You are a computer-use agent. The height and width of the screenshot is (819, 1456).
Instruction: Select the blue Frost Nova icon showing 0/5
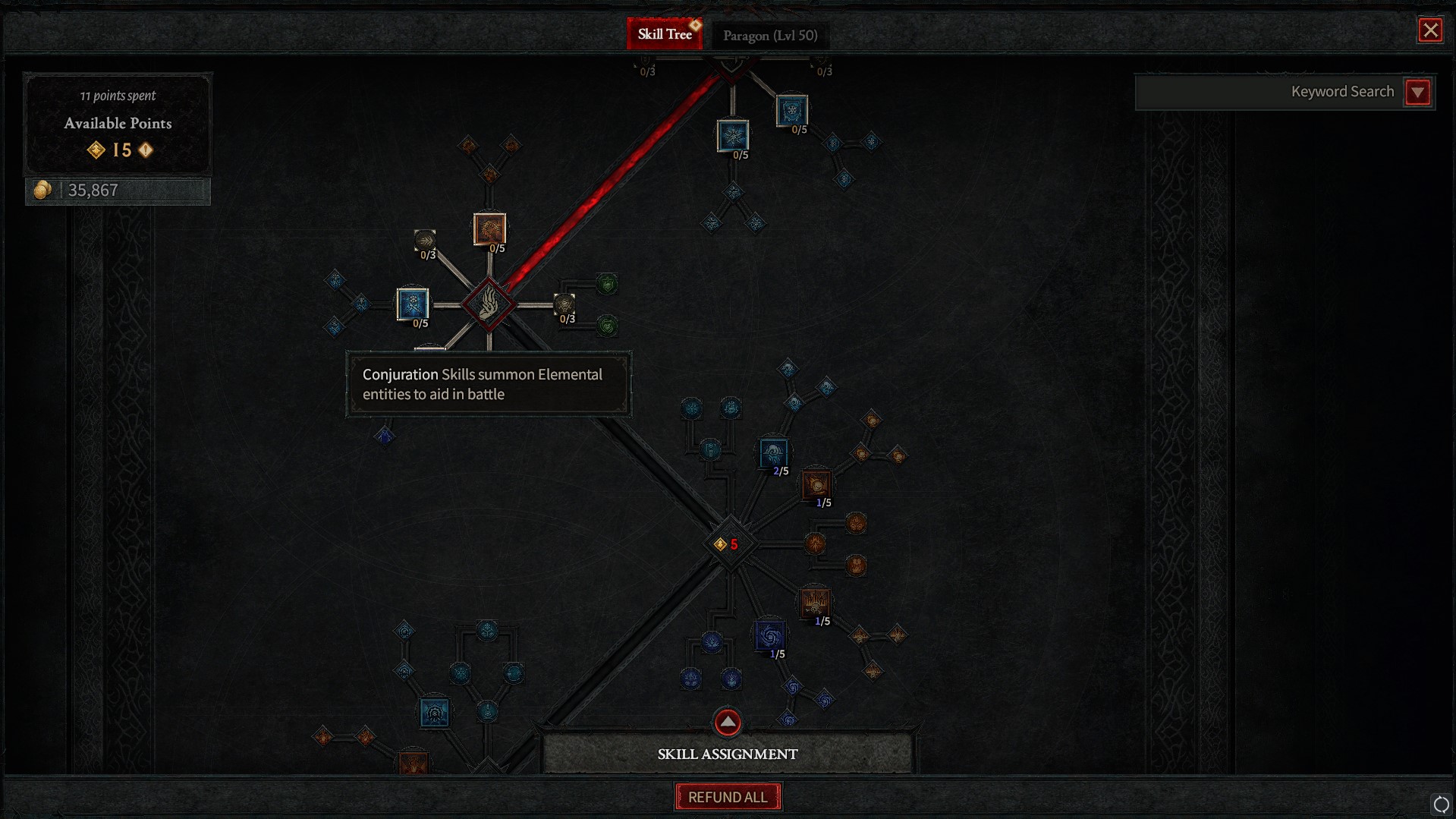pyautogui.click(x=733, y=137)
